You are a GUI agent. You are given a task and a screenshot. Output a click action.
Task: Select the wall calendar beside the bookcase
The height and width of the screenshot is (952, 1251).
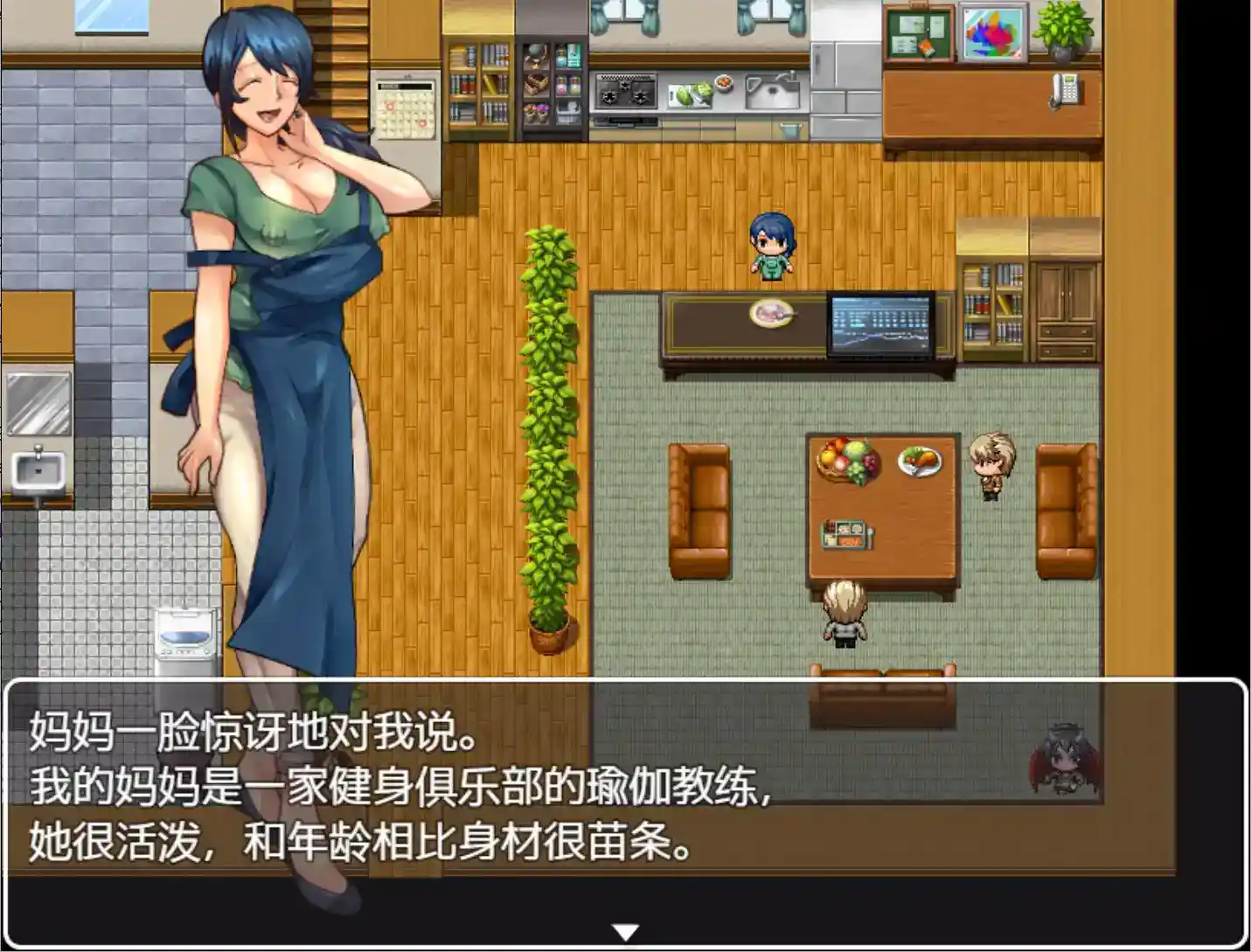(405, 108)
